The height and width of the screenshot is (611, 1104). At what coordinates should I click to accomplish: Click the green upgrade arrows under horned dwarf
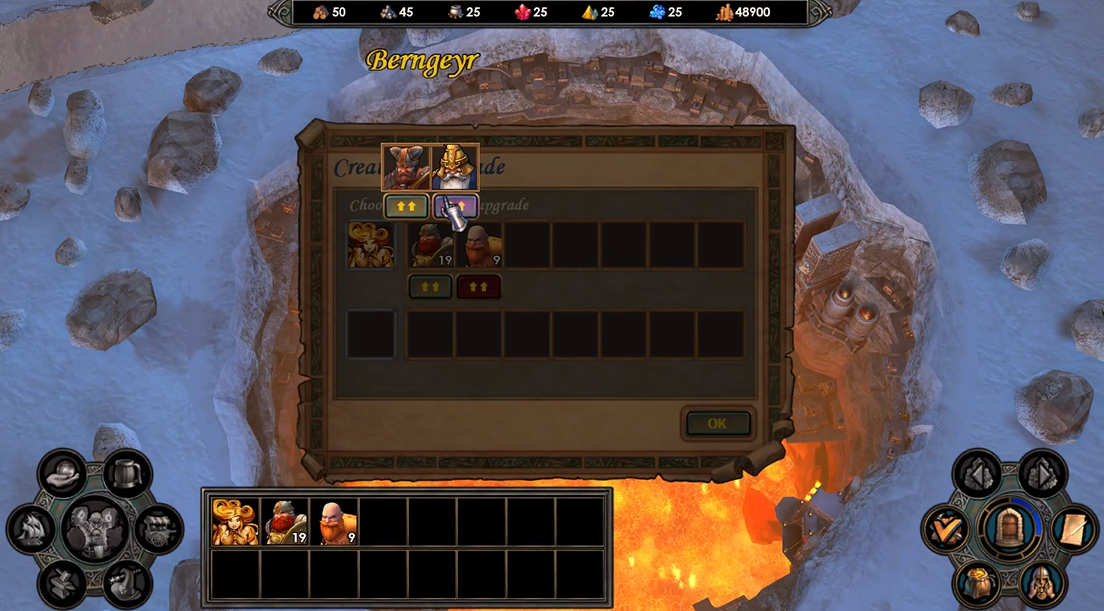(406, 207)
